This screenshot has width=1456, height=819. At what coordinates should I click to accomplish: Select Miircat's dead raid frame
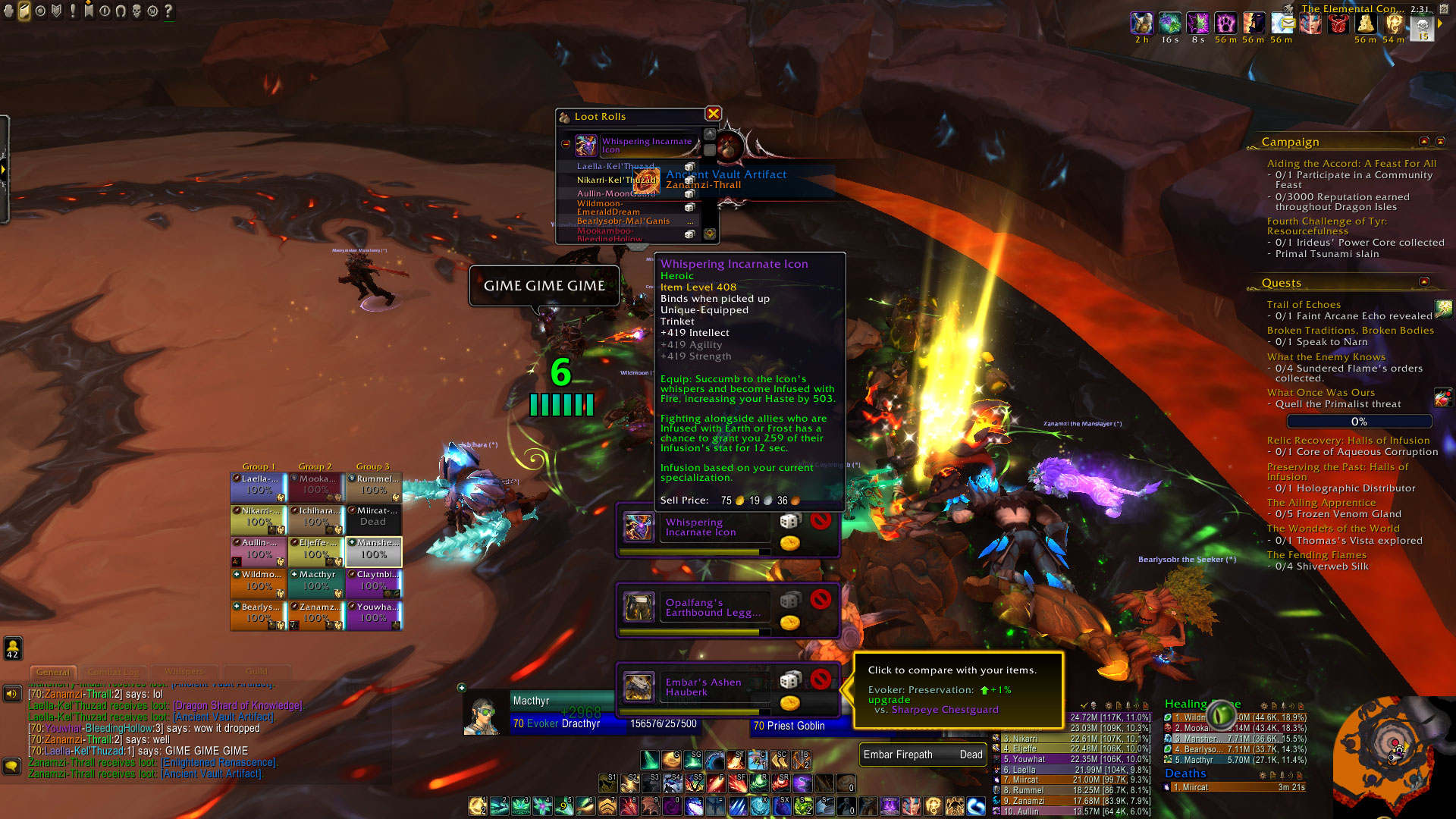(373, 516)
